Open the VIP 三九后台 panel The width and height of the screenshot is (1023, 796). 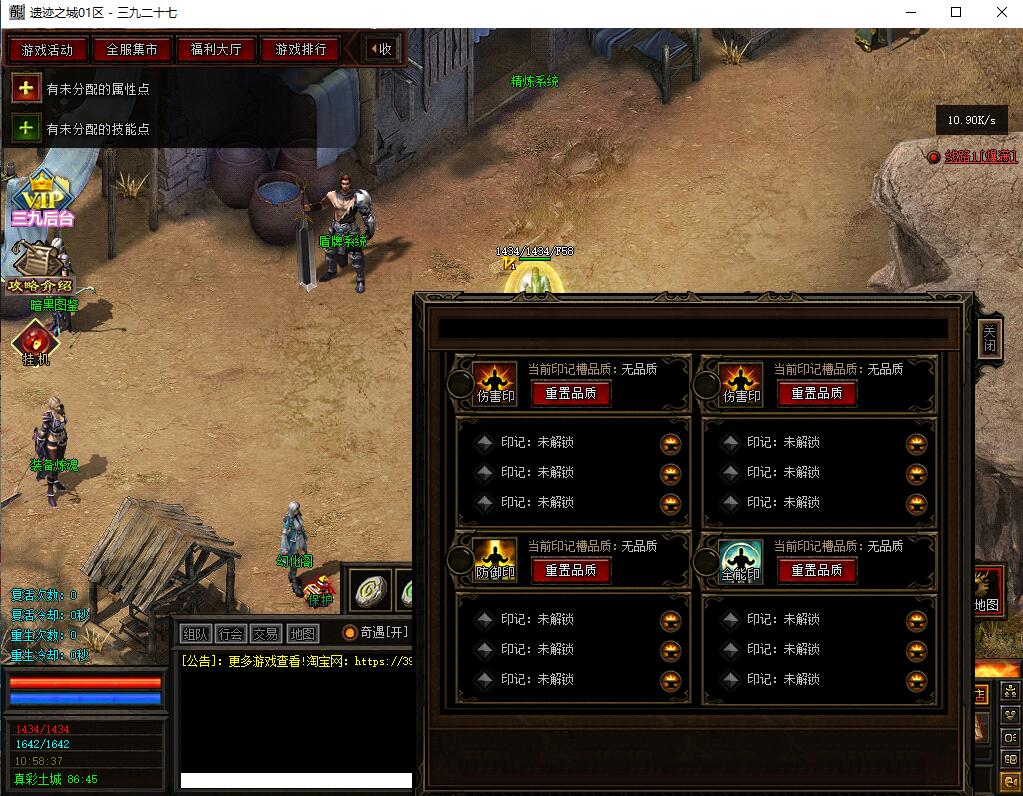[42, 199]
